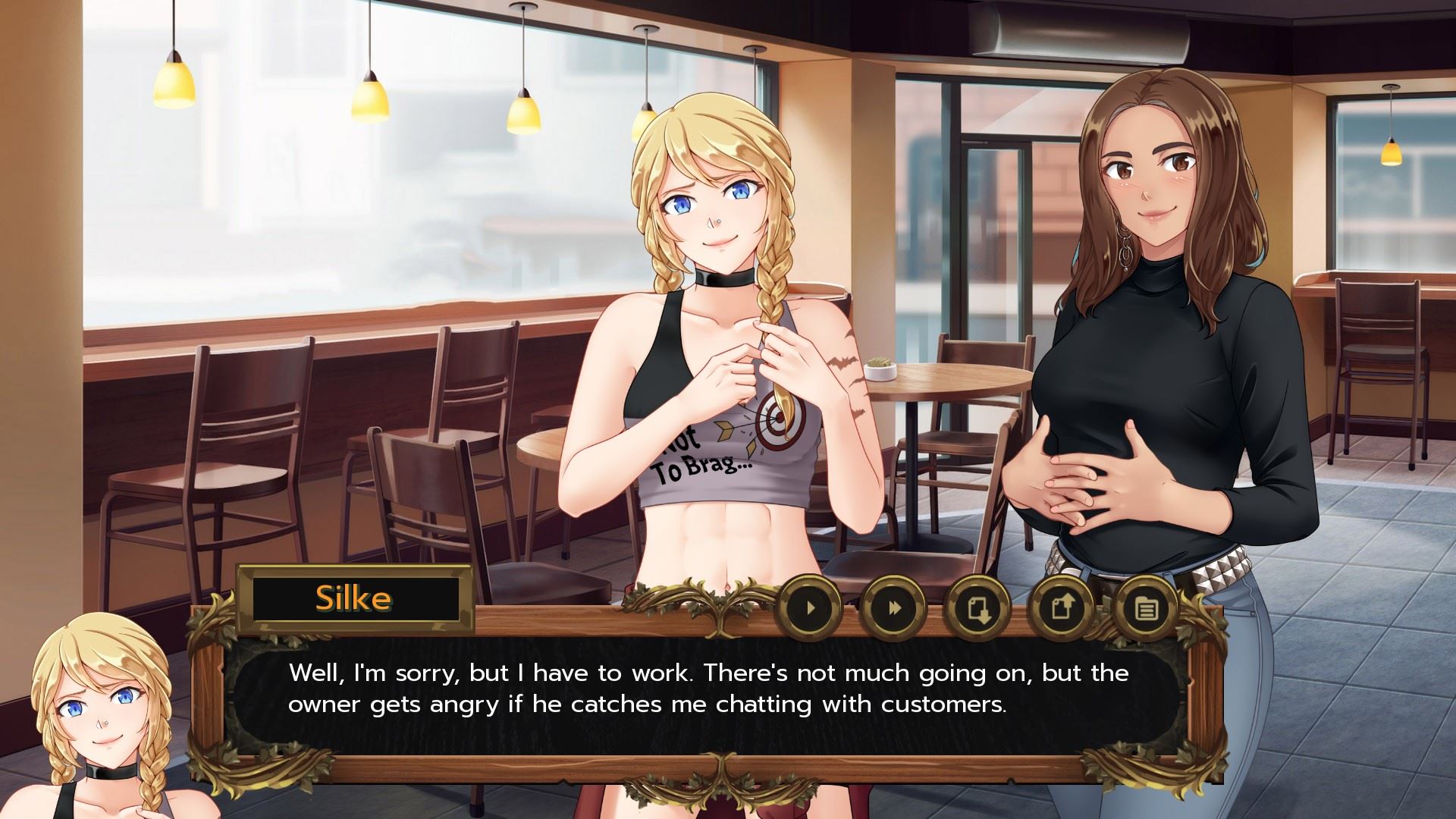Click the page with down arrow icon
Viewport: 1456px width, 819px height.
coord(978,607)
